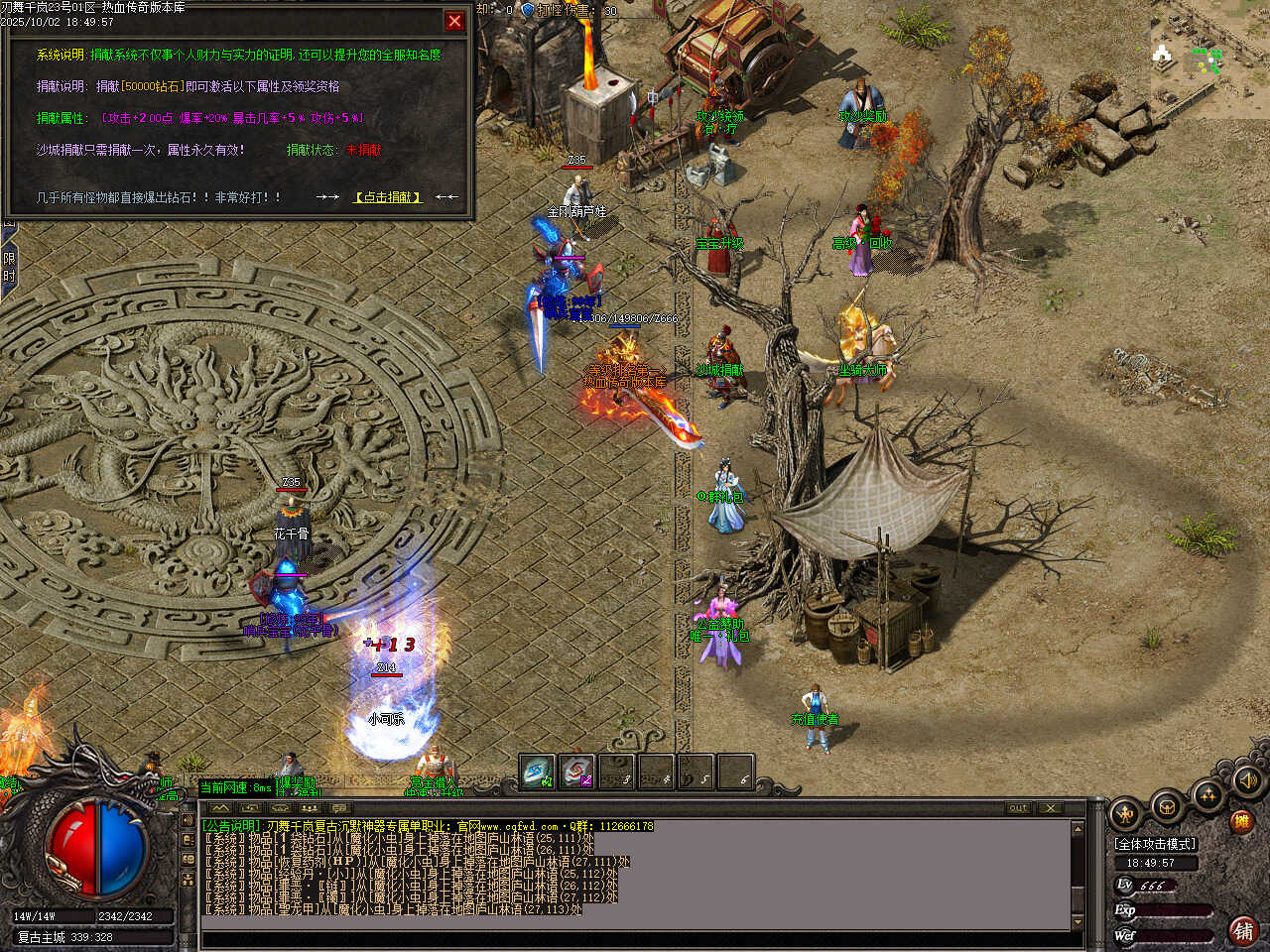Click the yellow 【点击捐献】 donate link

(388, 197)
